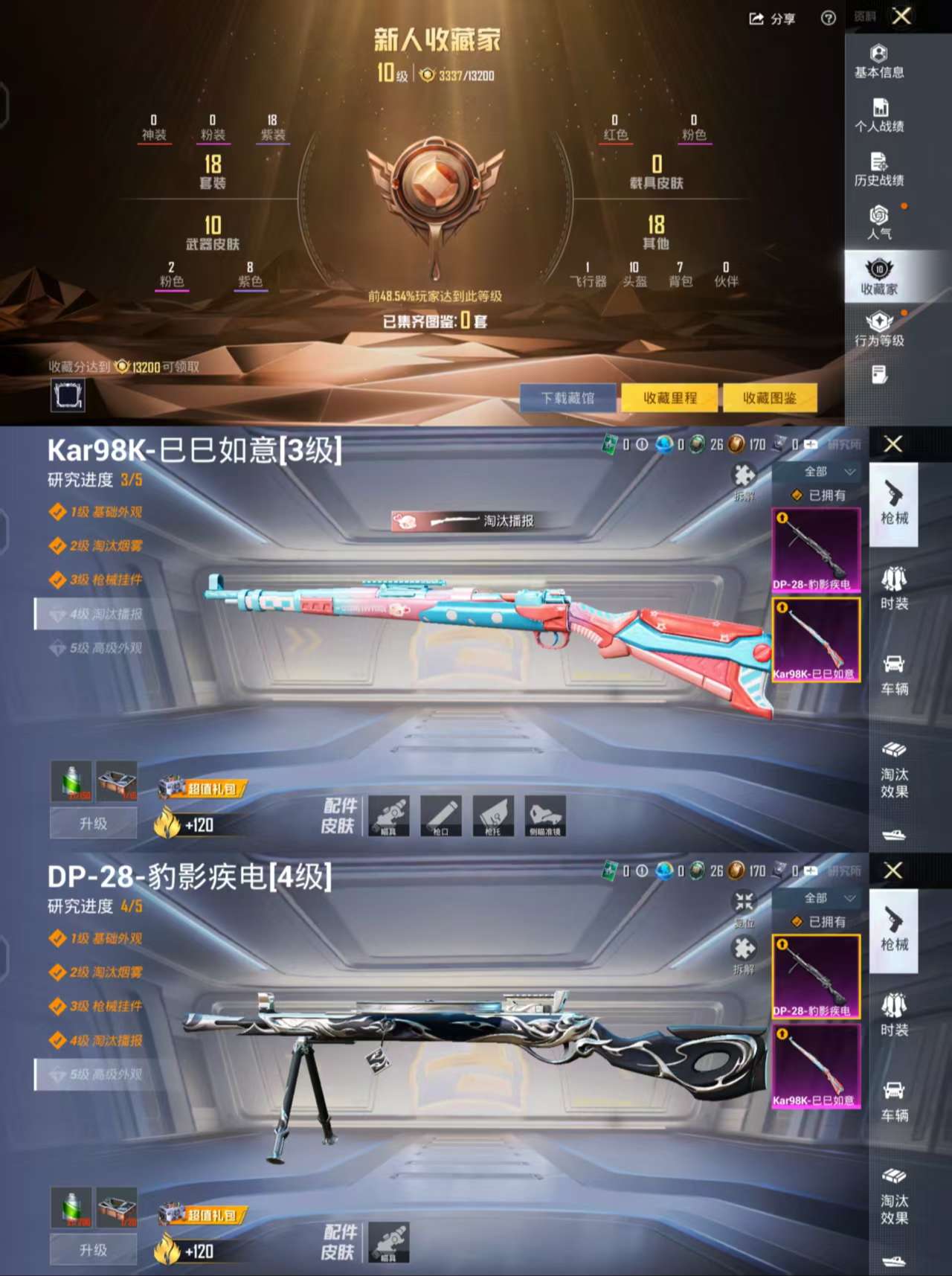Select the 时装 category icon
Viewport: 952px width, 1276px height.
(895, 590)
